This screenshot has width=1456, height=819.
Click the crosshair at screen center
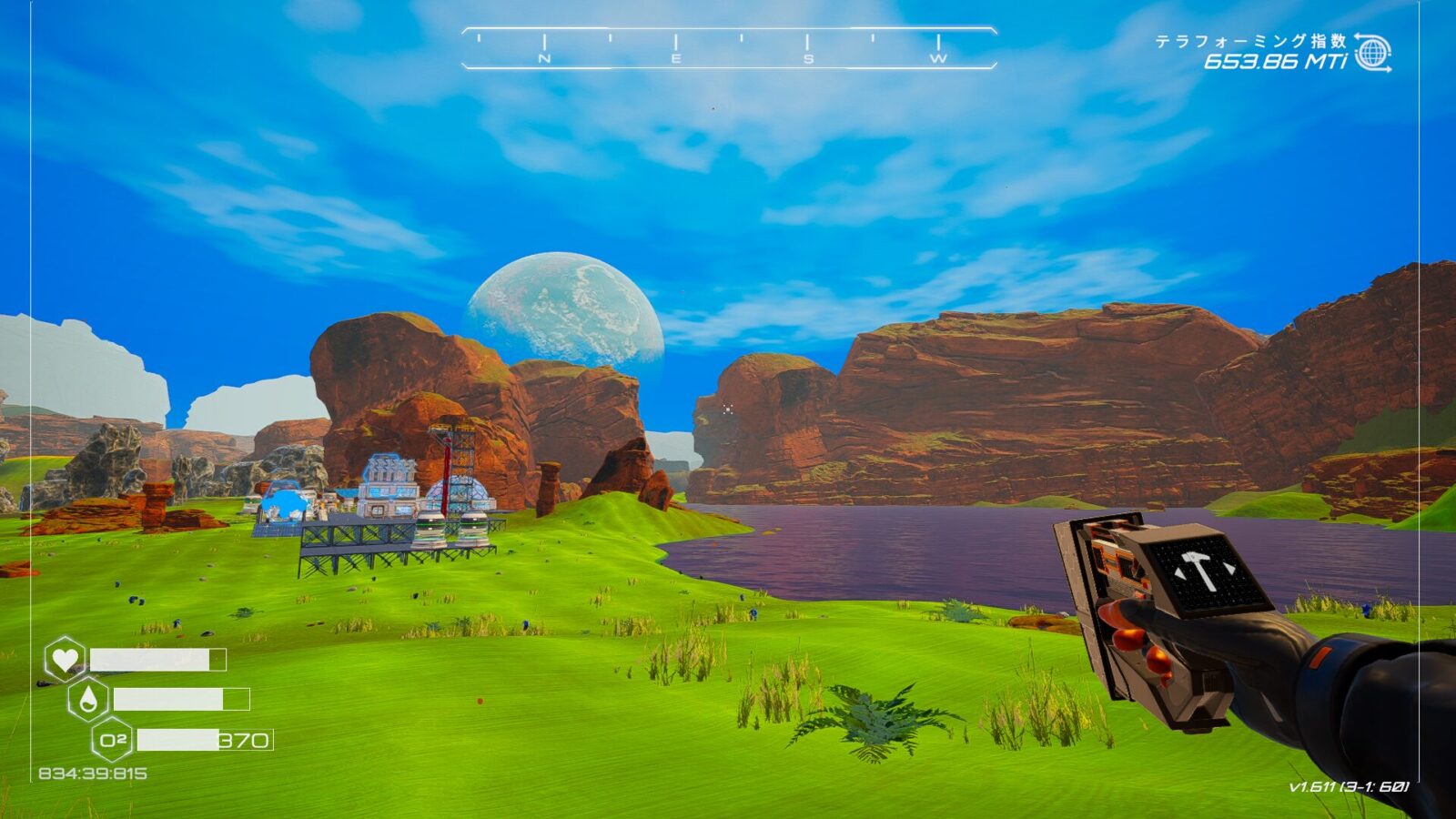click(728, 409)
